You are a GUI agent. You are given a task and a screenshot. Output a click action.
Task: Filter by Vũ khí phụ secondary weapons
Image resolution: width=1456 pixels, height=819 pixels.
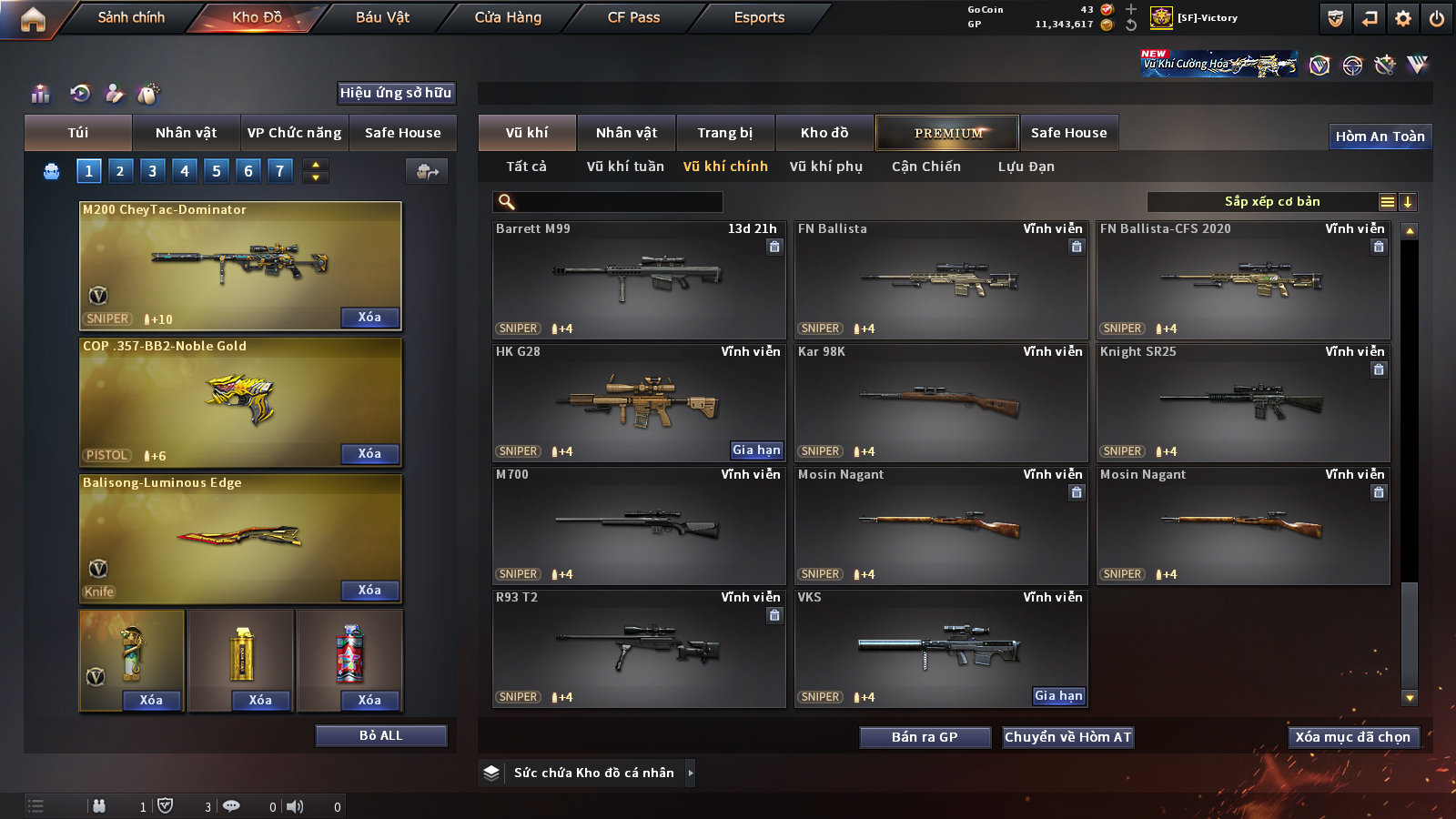click(825, 167)
